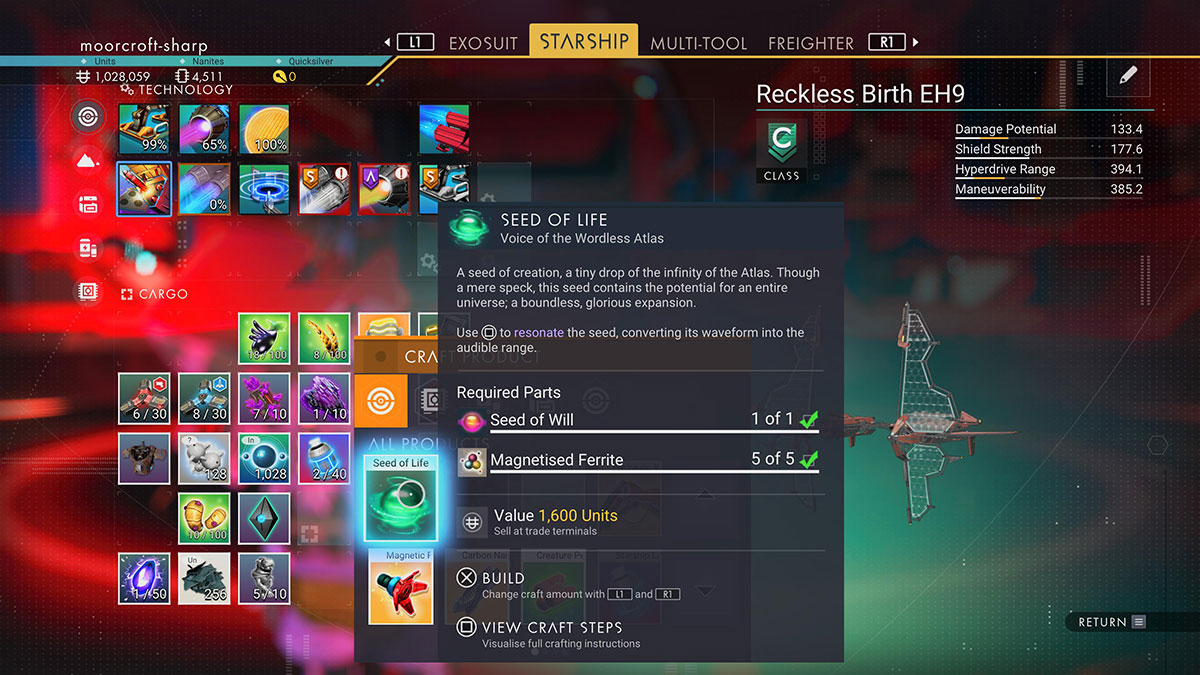Choose the Magnetic product with red device

400,587
